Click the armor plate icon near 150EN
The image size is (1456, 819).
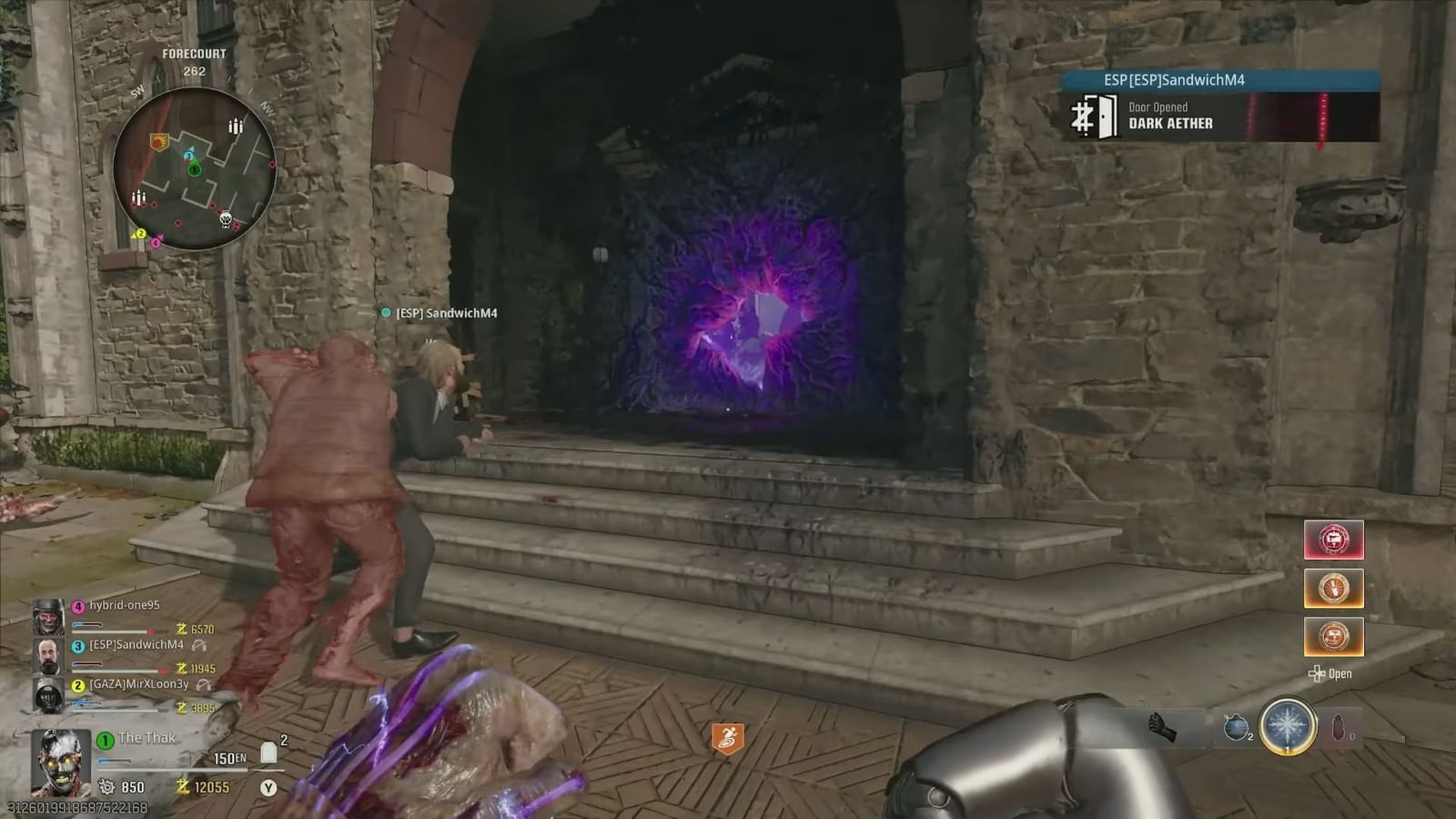click(x=268, y=752)
